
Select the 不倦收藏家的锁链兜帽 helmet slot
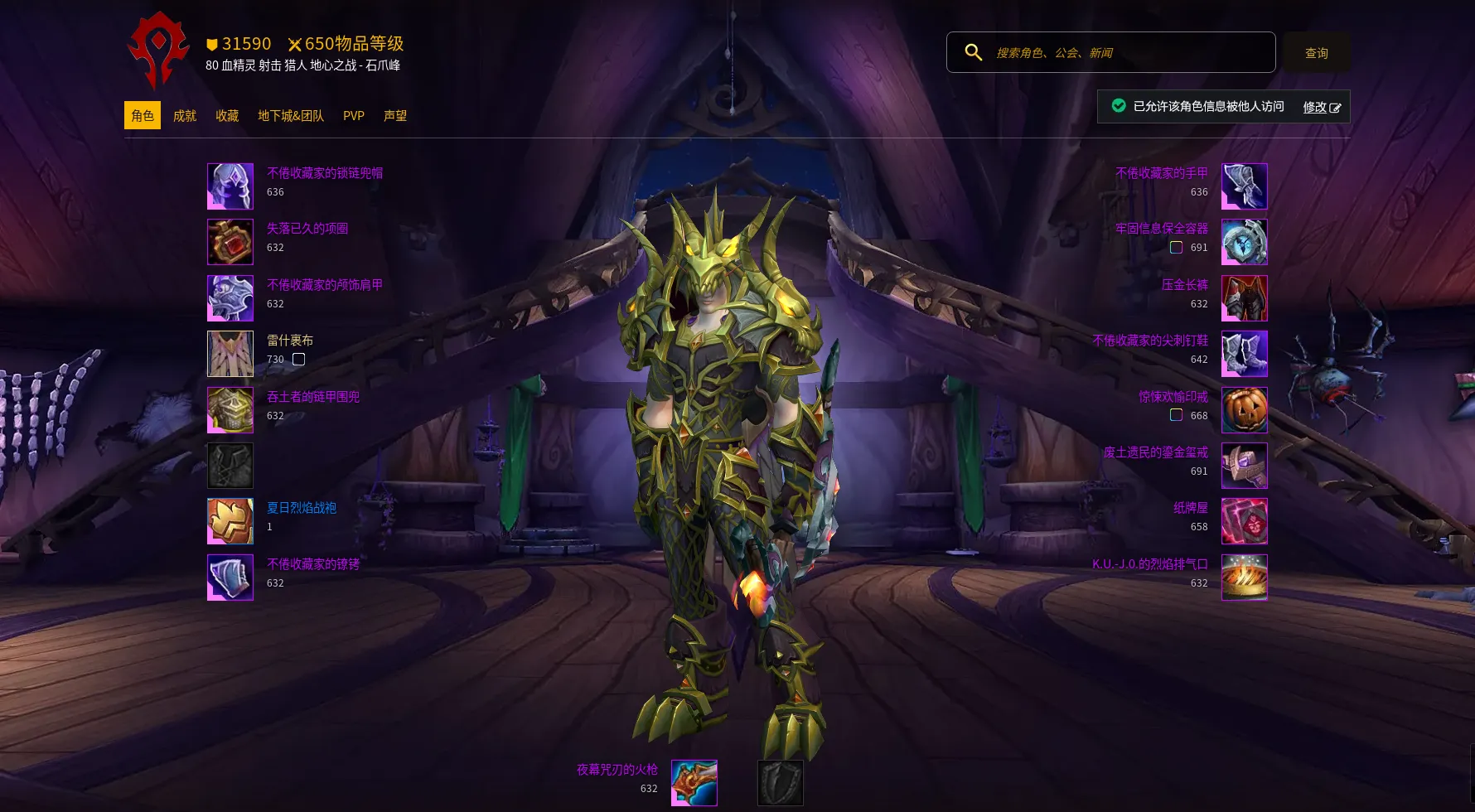(x=230, y=186)
